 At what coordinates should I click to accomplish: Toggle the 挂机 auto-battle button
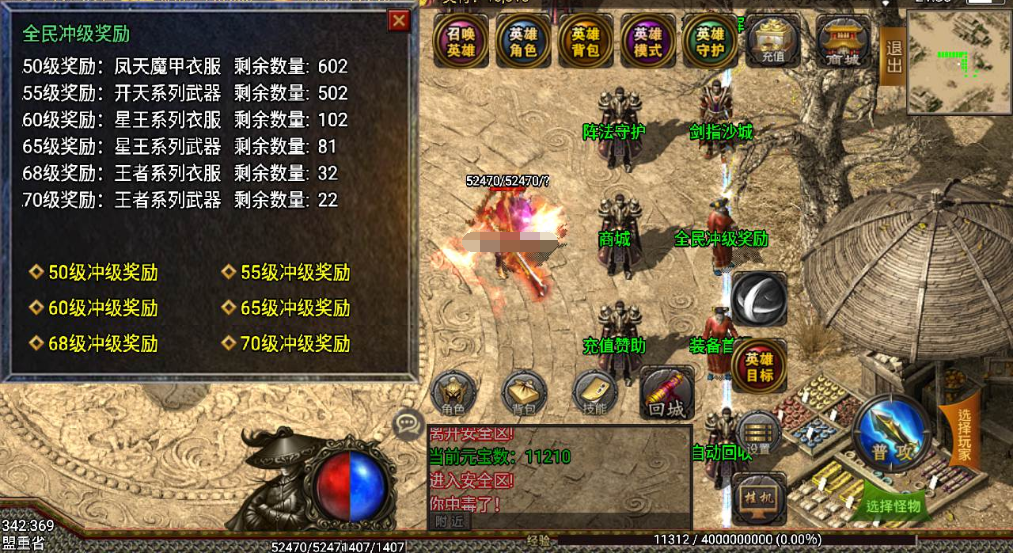(758, 496)
